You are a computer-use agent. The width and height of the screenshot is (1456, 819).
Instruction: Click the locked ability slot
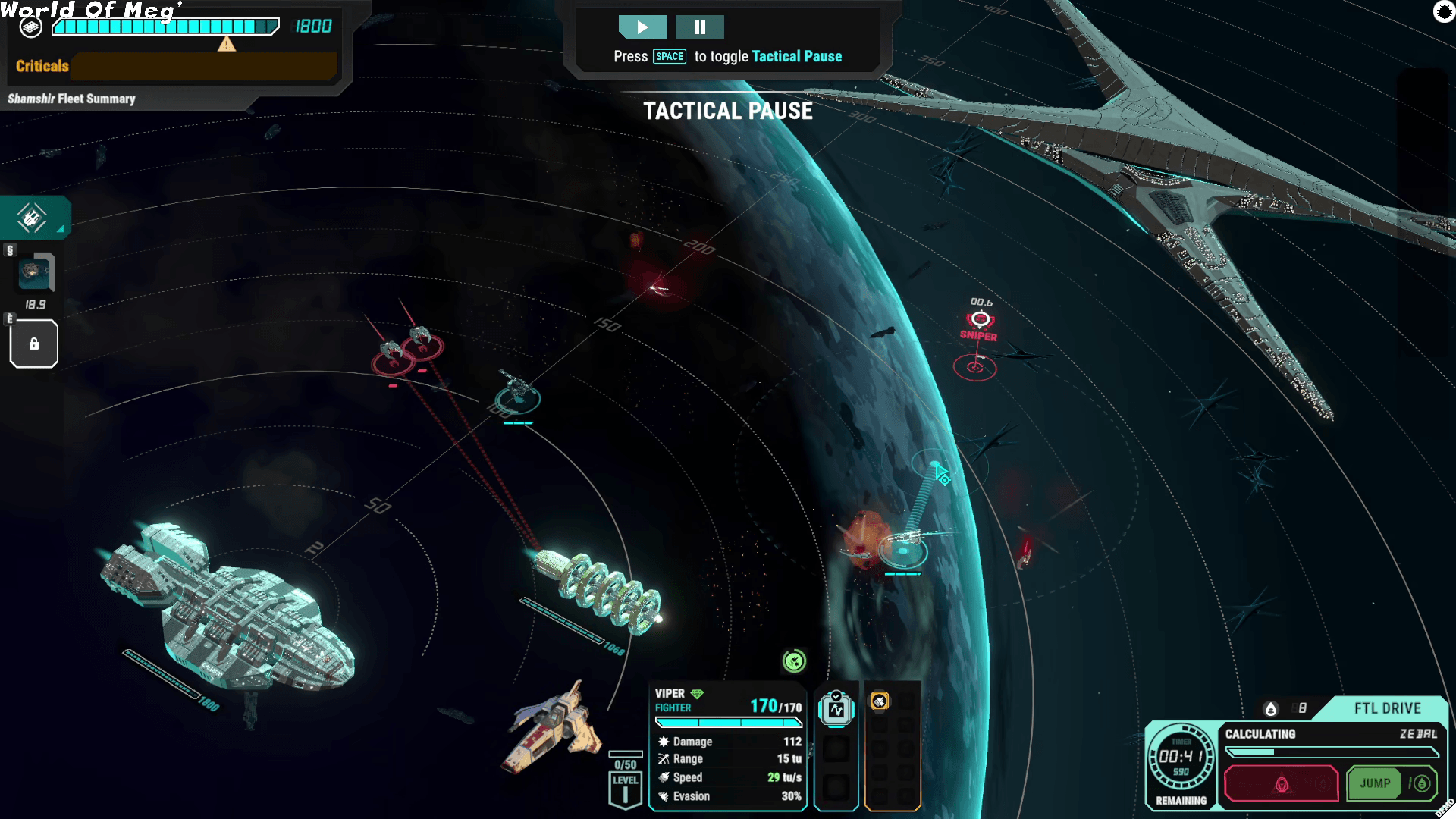pyautogui.click(x=34, y=344)
